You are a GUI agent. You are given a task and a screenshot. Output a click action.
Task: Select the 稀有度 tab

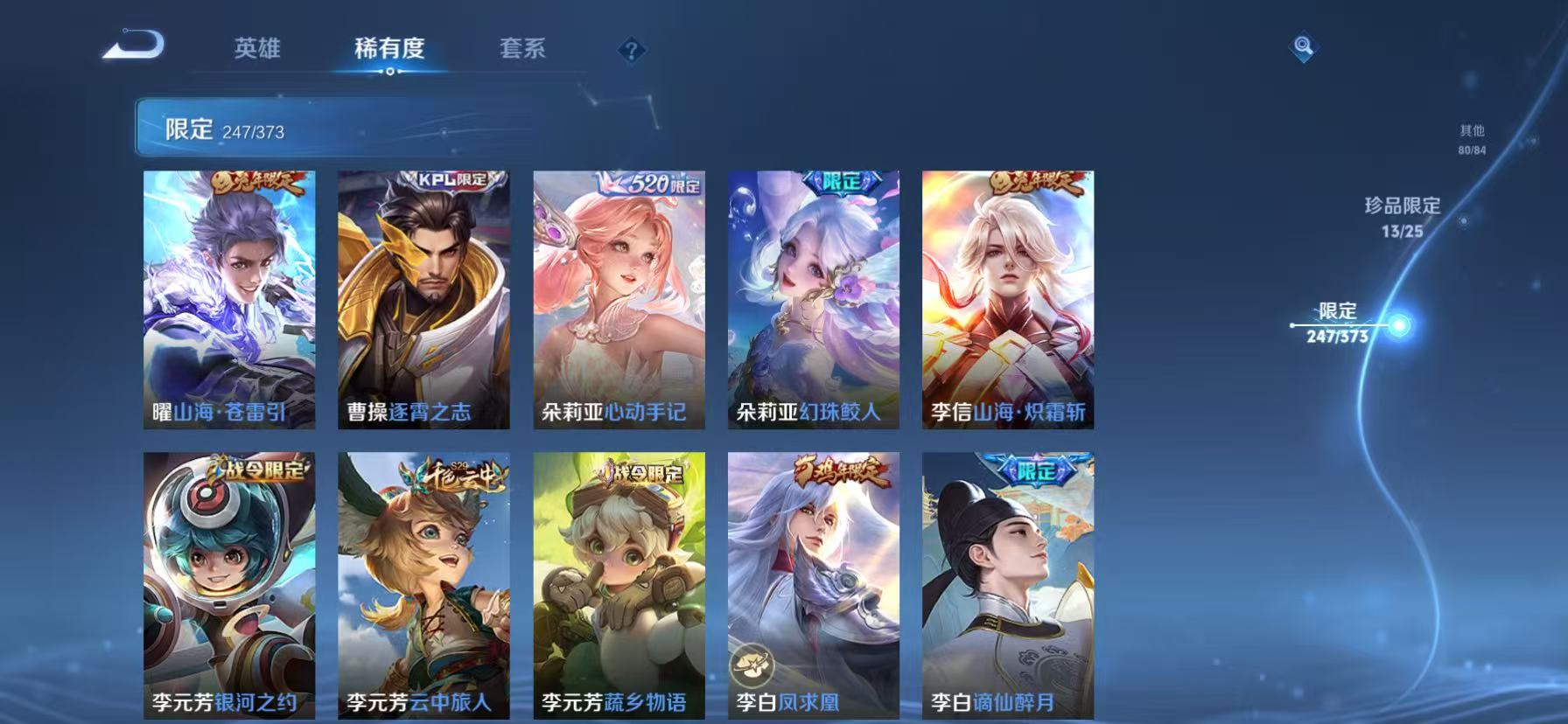[390, 50]
